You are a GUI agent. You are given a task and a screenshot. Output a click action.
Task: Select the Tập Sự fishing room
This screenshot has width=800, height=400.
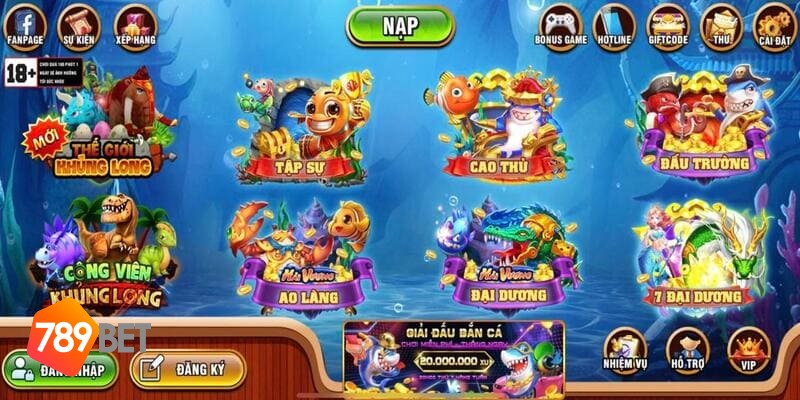[300, 130]
